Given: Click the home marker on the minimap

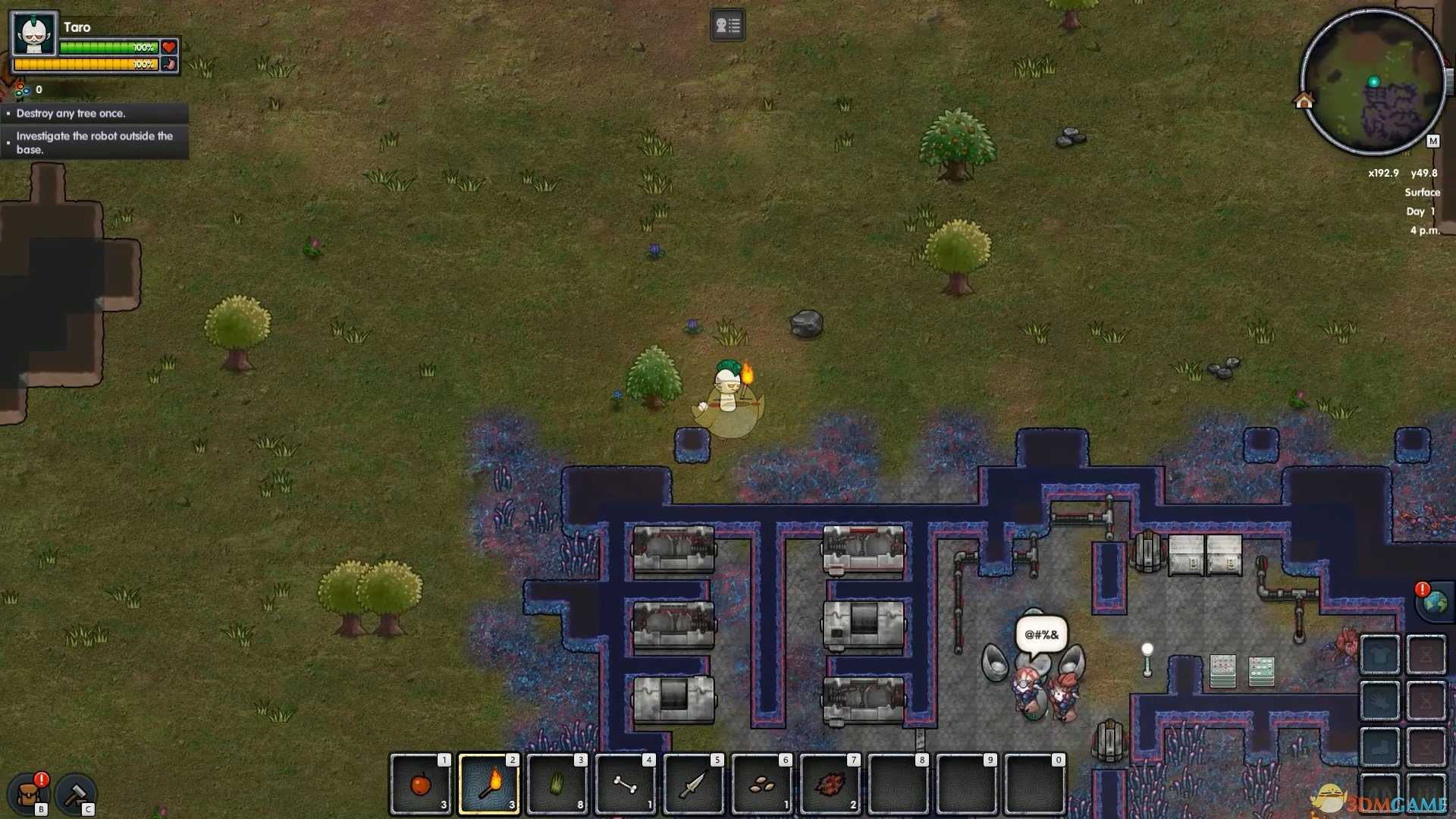Looking at the screenshot, I should [x=1304, y=101].
